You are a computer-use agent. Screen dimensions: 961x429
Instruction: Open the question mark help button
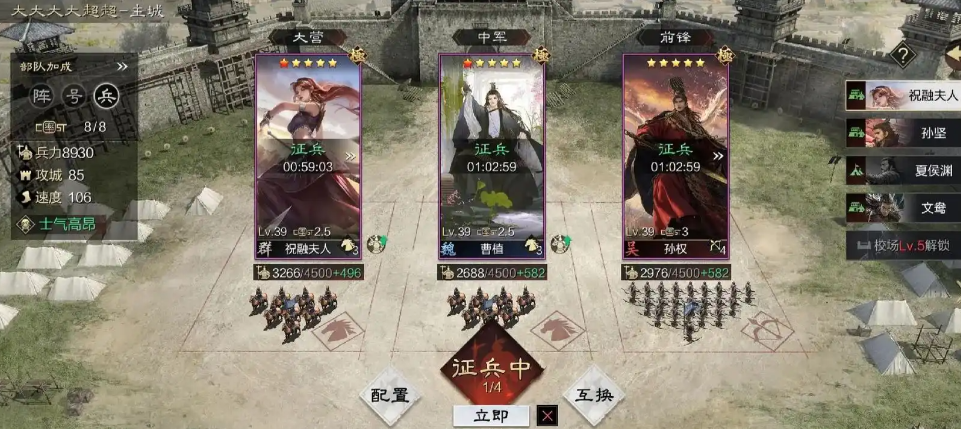[x=903, y=56]
